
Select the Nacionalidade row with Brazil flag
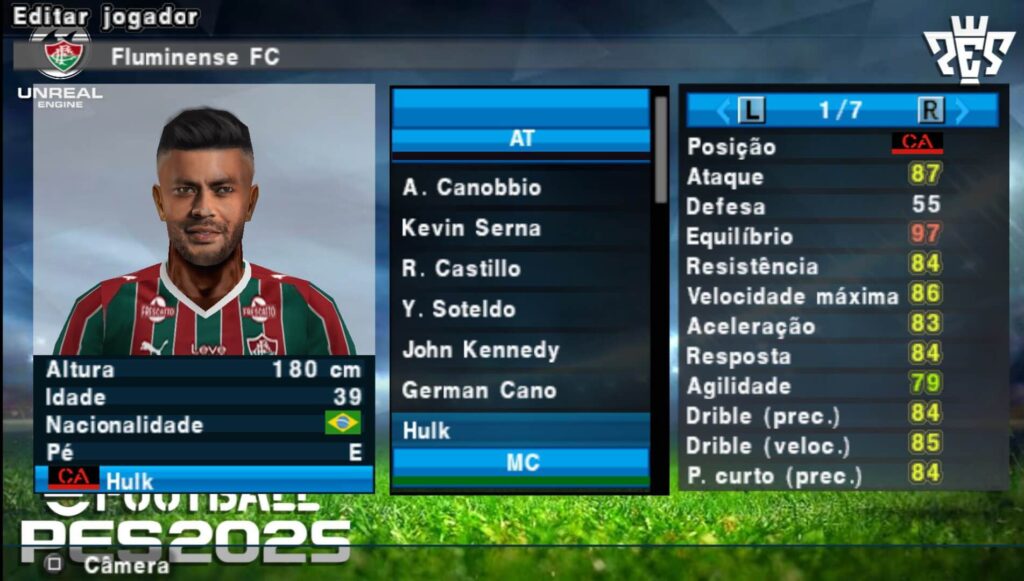tap(204, 424)
